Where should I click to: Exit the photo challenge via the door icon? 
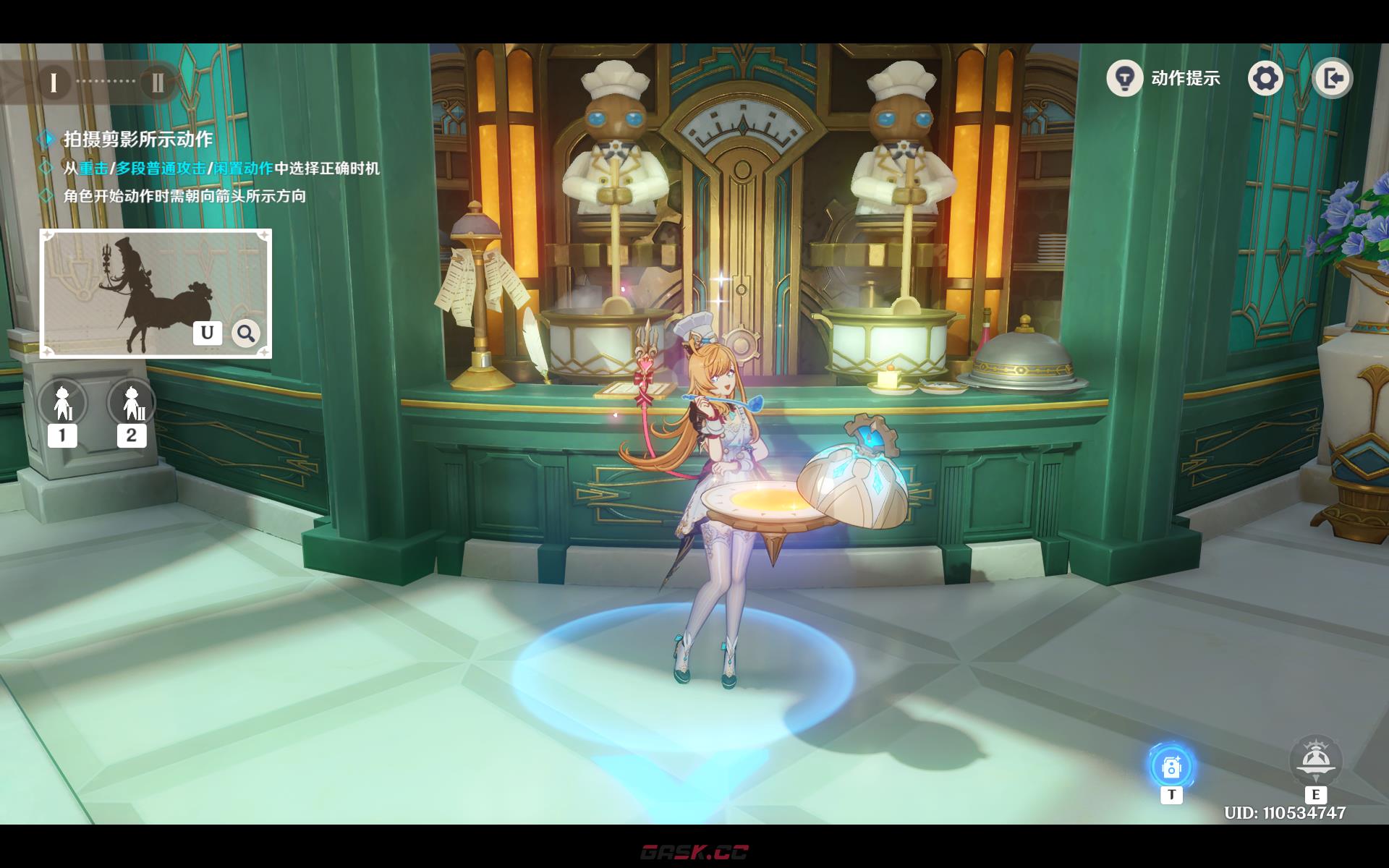pos(1332,78)
